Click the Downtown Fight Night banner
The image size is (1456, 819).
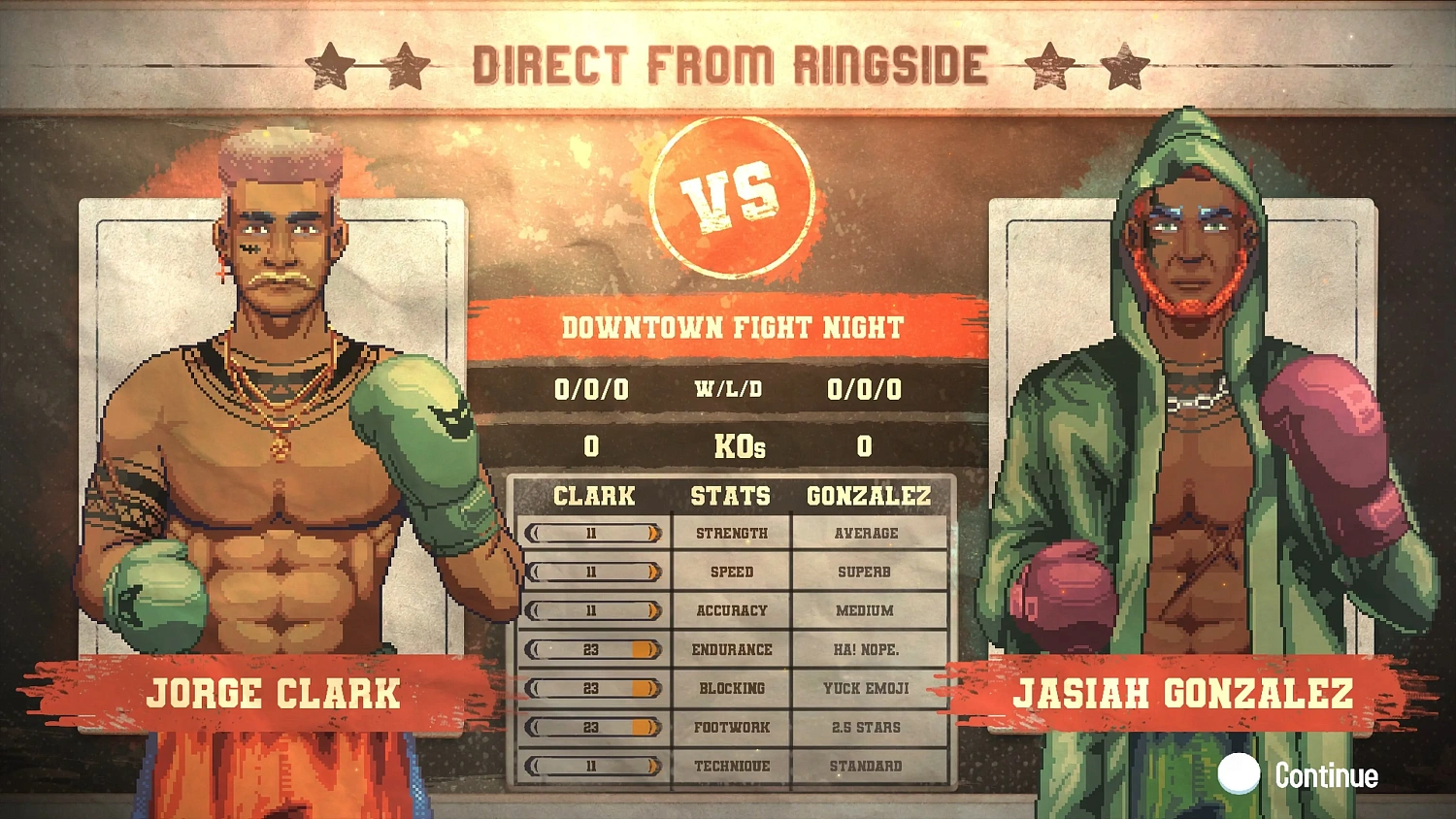[730, 327]
